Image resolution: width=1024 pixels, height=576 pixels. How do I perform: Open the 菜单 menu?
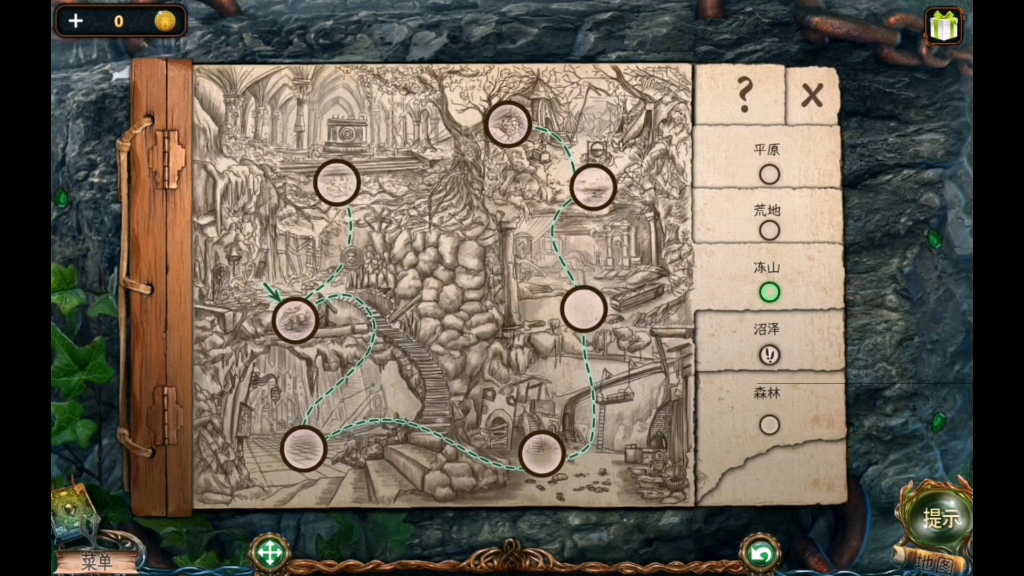(97, 562)
